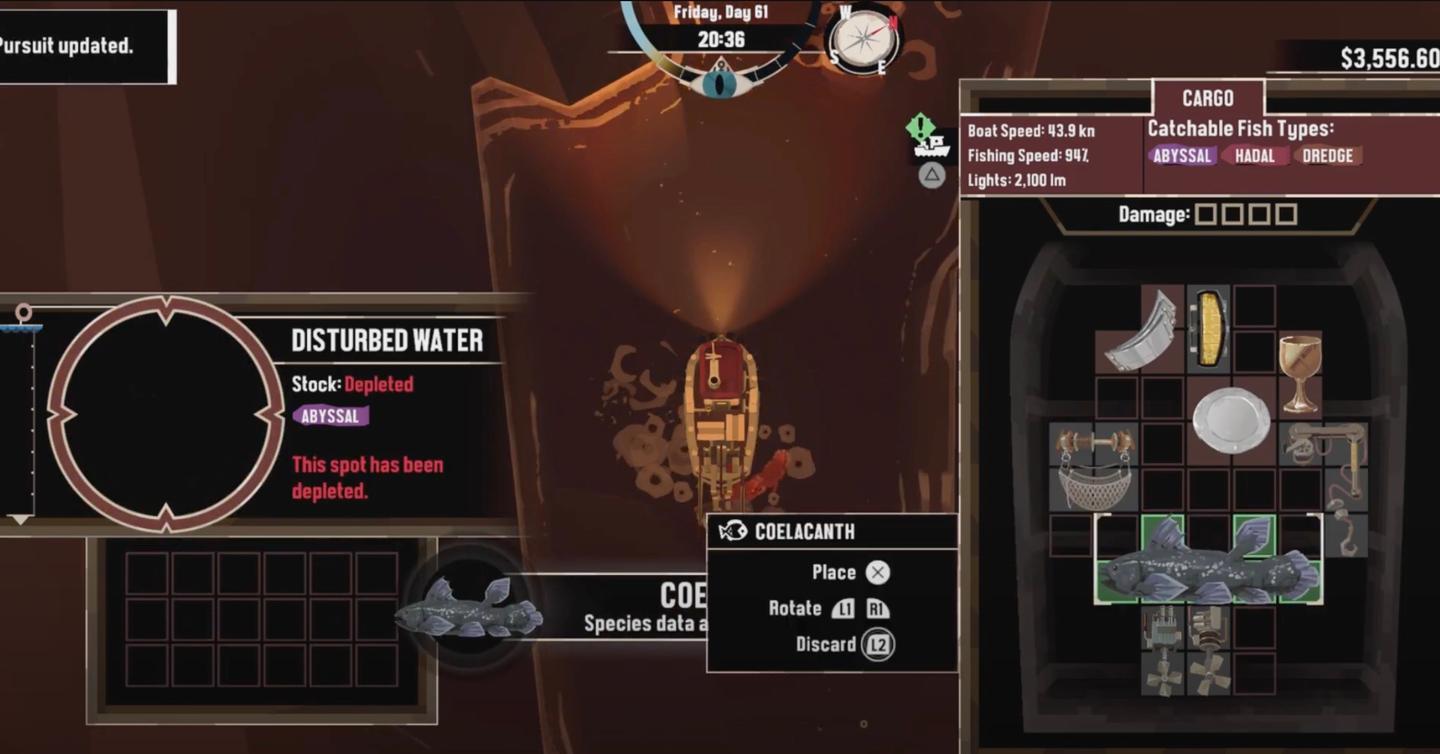This screenshot has width=1440, height=754.
Task: Select the curved metal sheets item
Action: (x=1144, y=331)
